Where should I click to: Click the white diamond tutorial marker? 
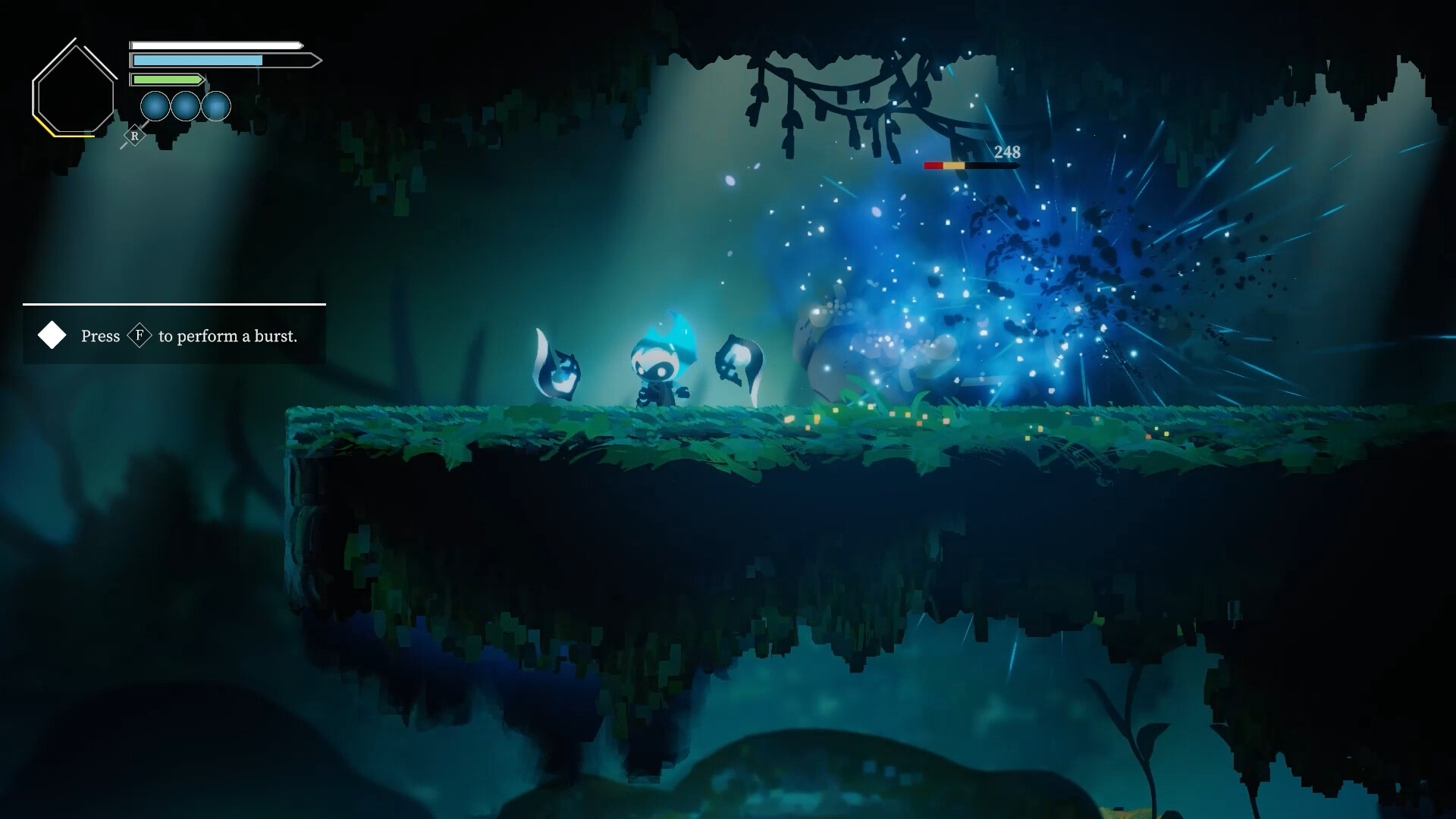[x=52, y=336]
